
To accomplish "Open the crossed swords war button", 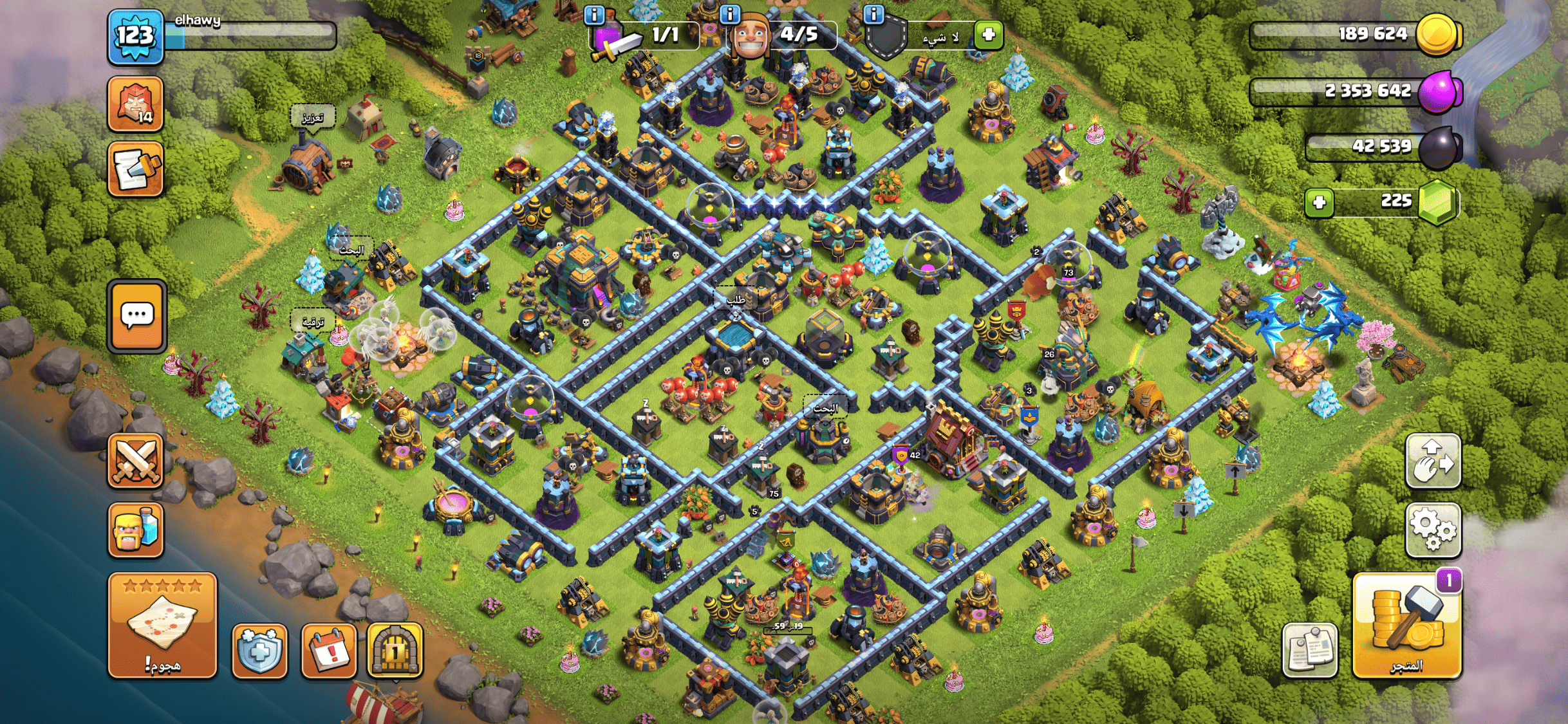I will 135,461.
